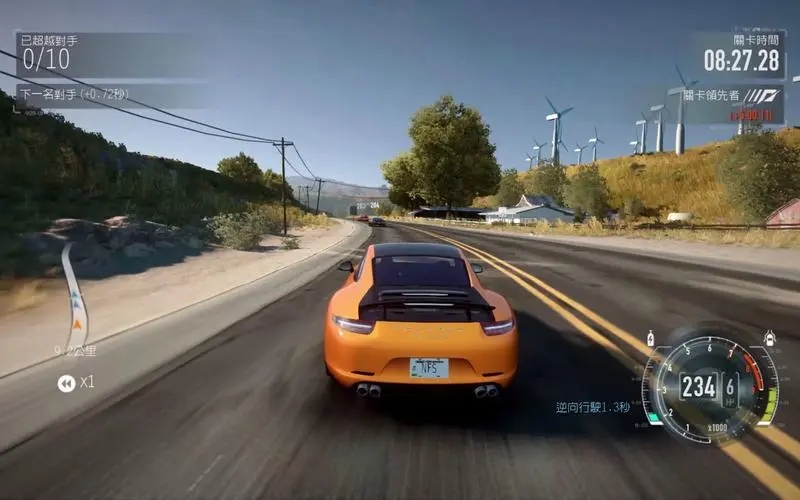Click the rewind double-arrow icon
This screenshot has width=800, height=500.
[66, 383]
